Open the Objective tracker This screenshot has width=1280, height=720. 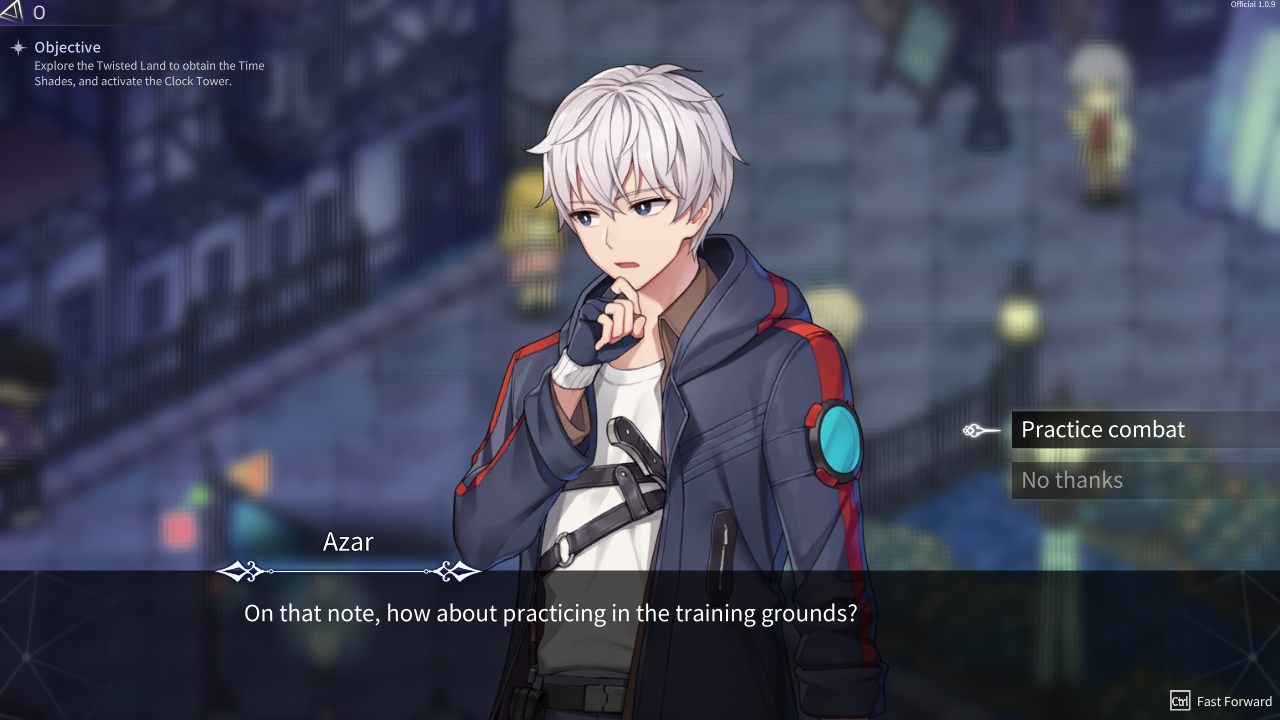[67, 47]
